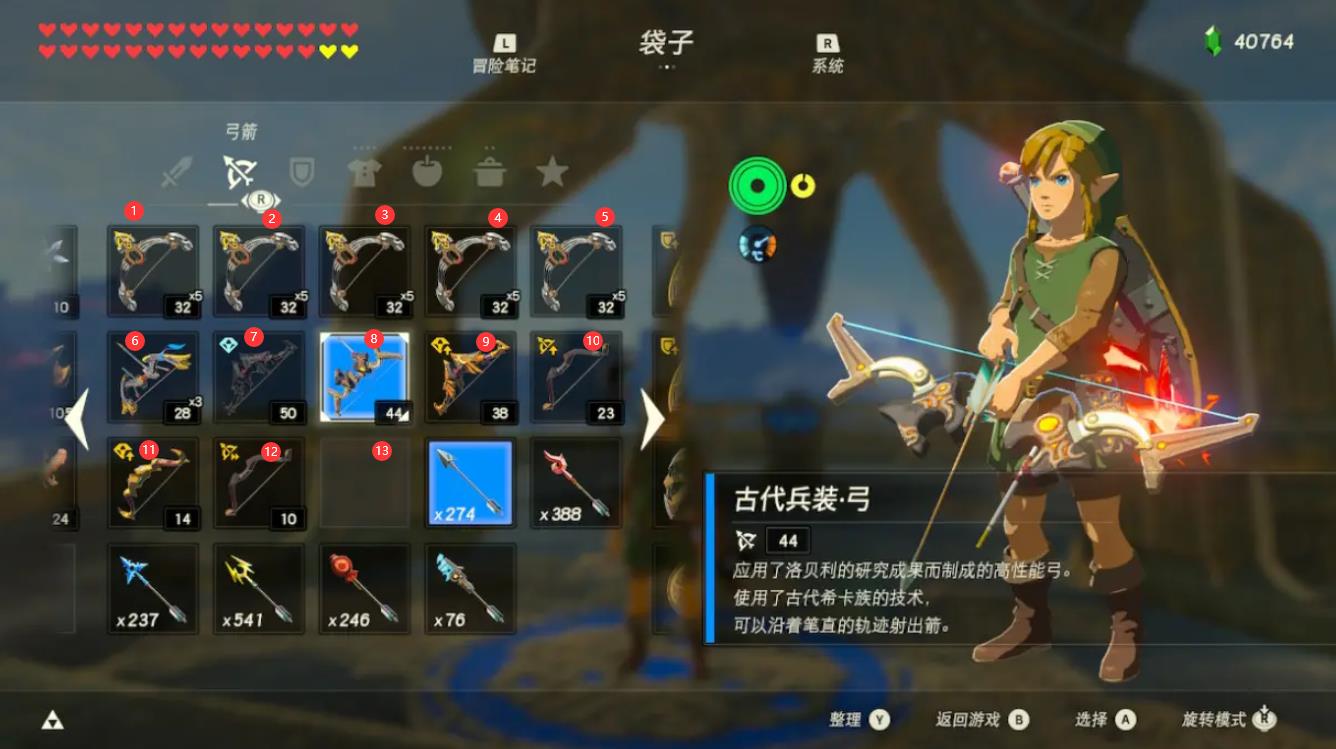
Task: Switch to the armor clothing category icon
Action: pos(366,170)
